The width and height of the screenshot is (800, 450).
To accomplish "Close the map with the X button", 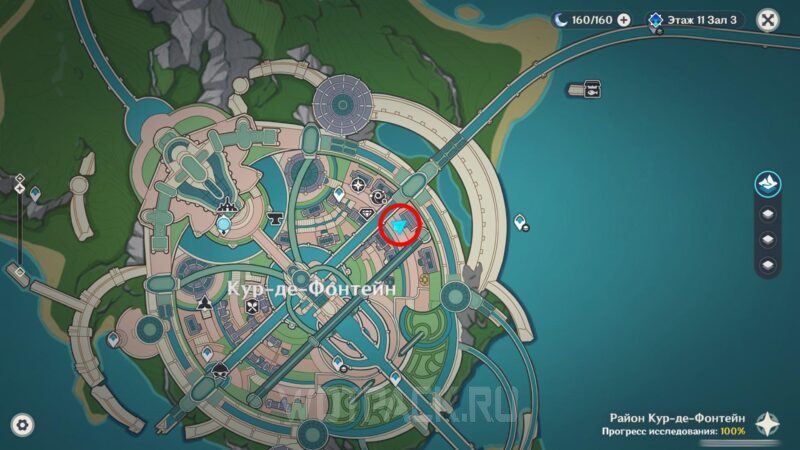I will 767,19.
